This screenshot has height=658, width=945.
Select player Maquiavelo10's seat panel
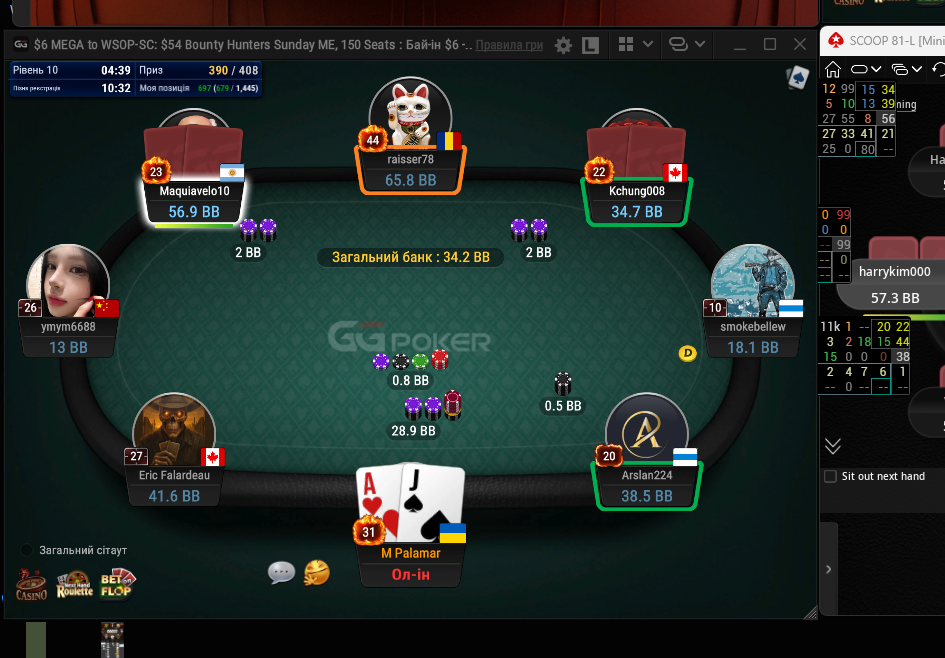(194, 201)
